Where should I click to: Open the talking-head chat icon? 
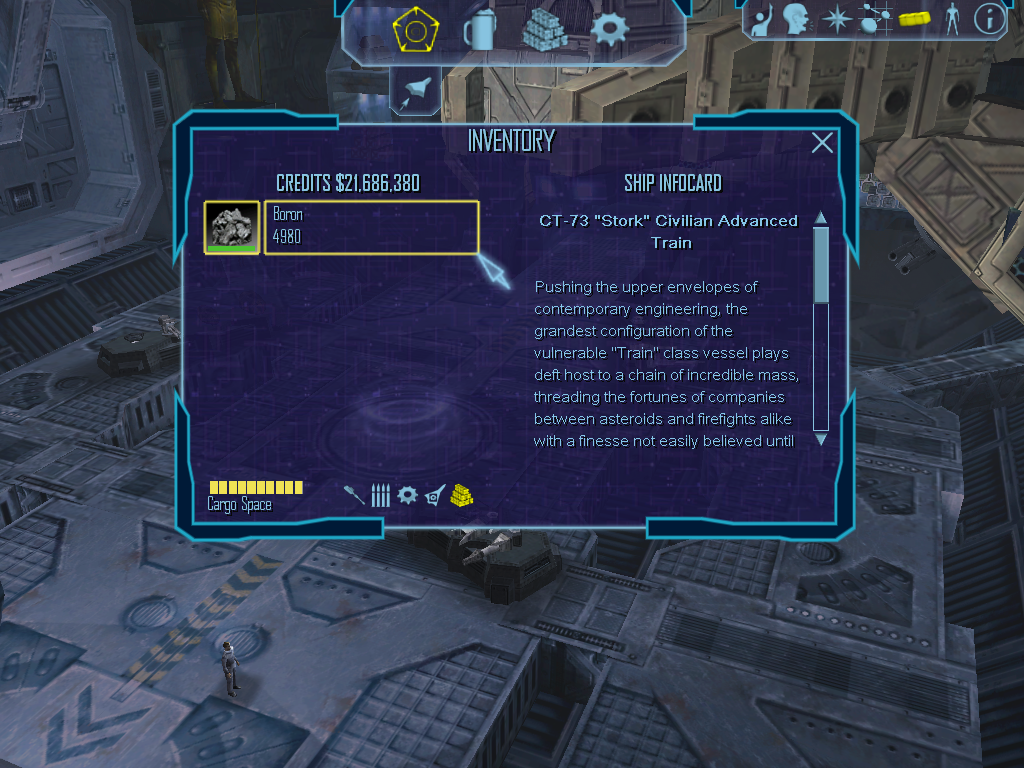(796, 19)
